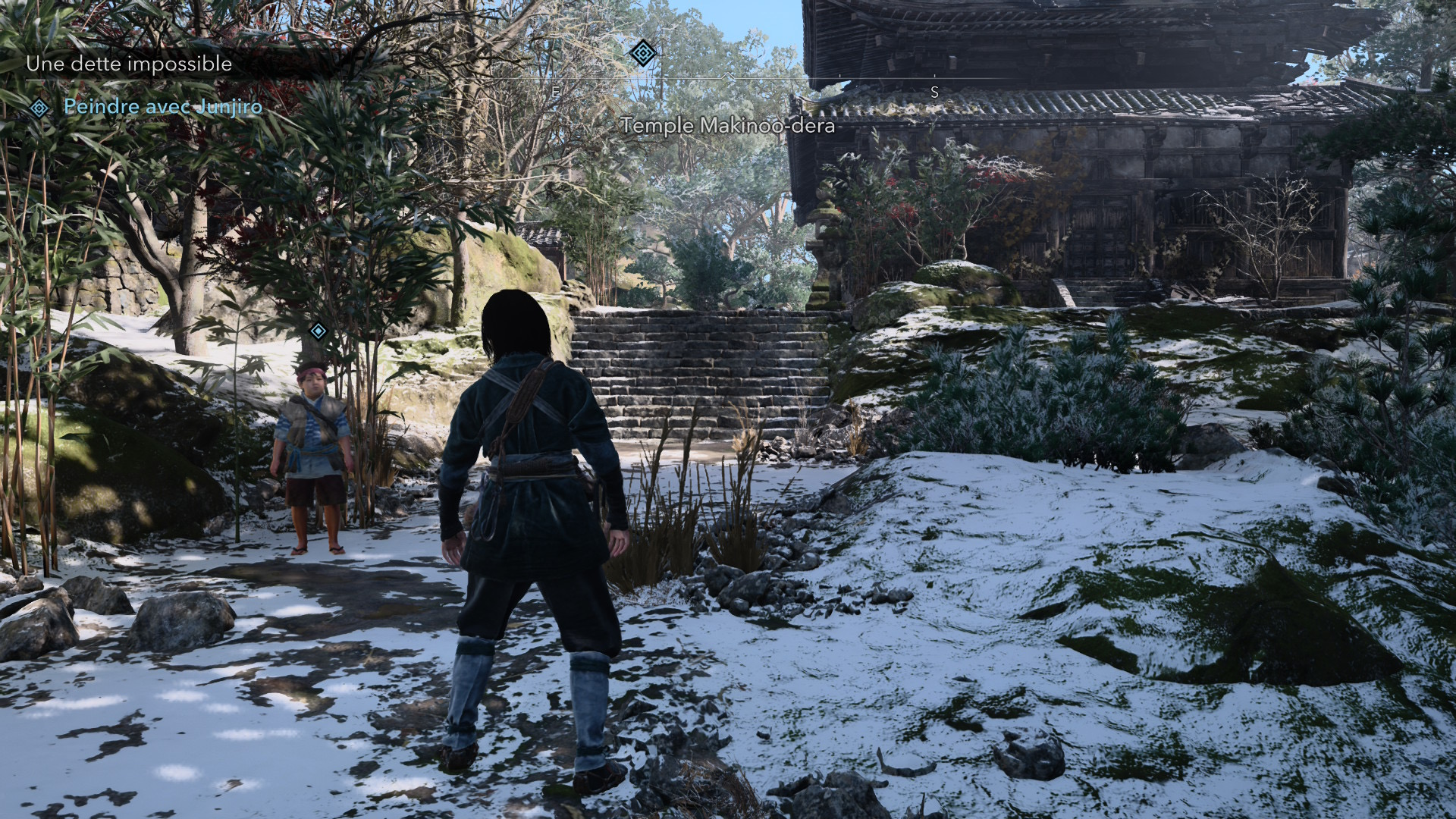
Task: Click the diamond icon beside the objective text
Action: 39,108
